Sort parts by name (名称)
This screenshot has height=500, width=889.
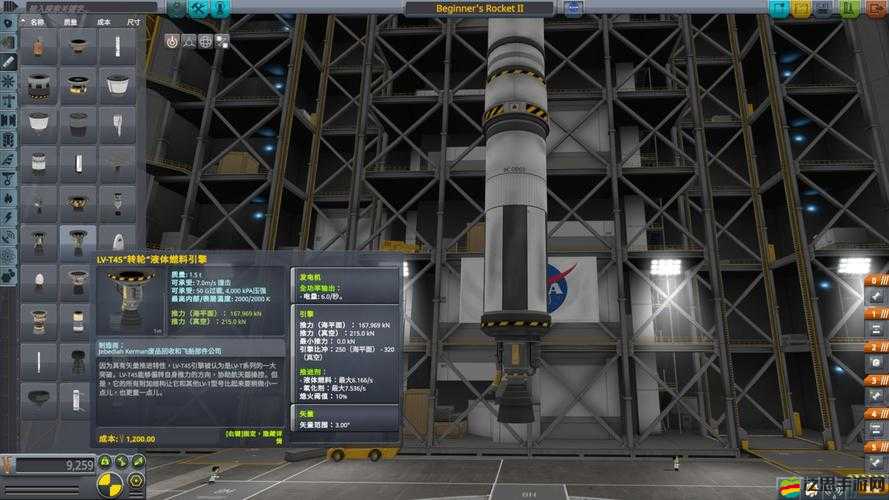click(37, 21)
